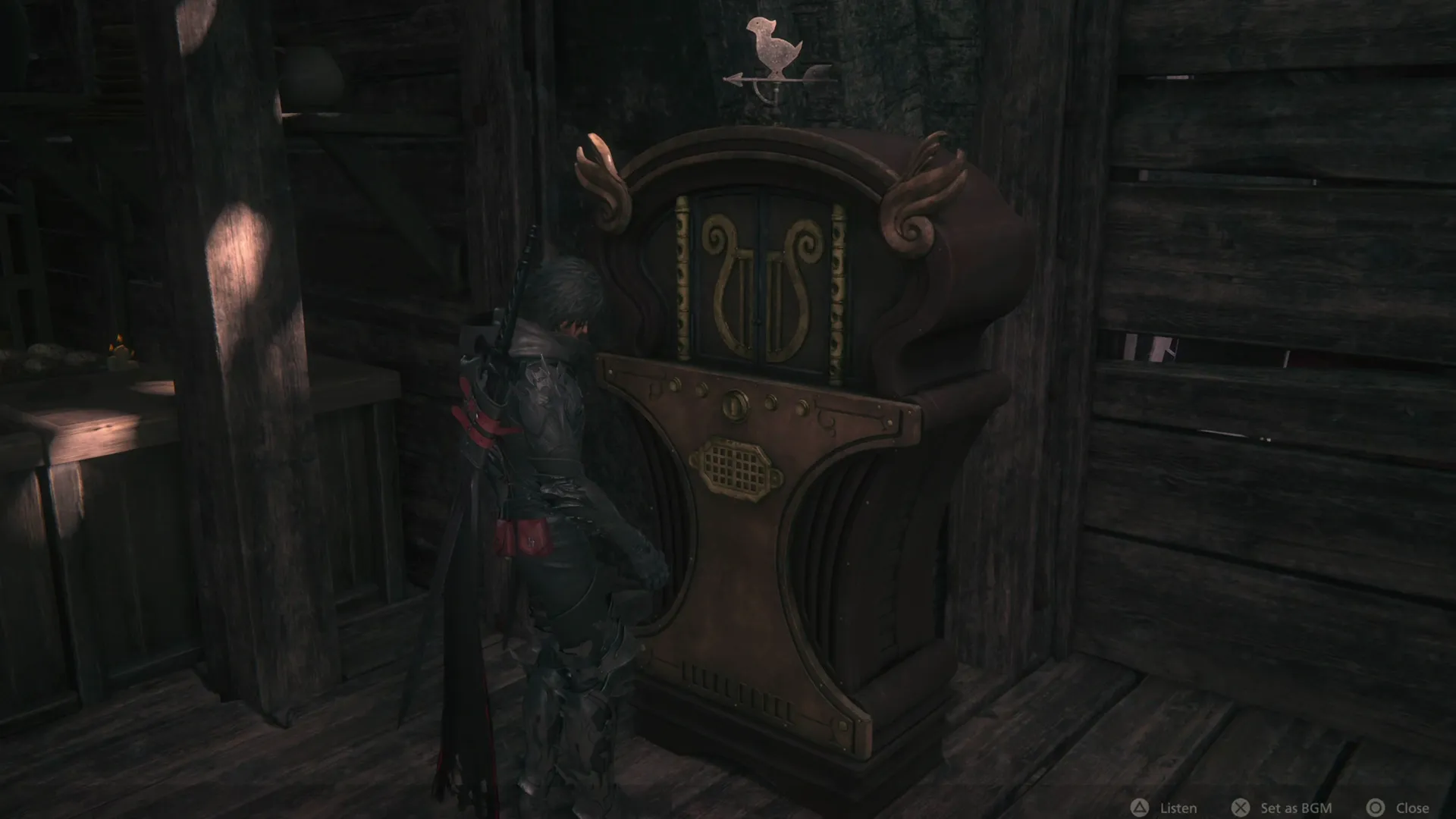The image size is (1456, 819).
Task: Click the X button icon beside Set as BGM
Action: 1241,807
